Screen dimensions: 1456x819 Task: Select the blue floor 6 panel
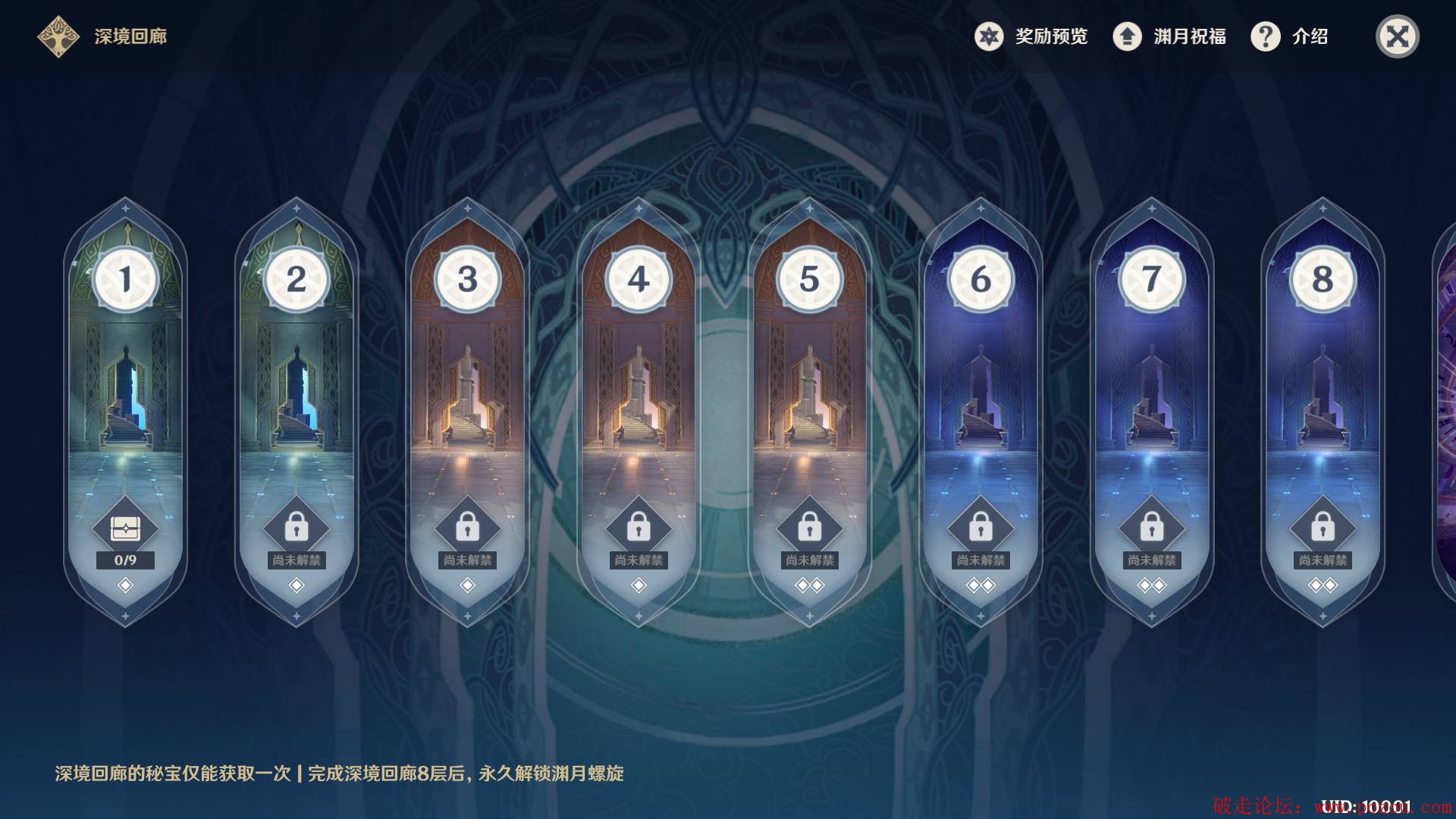point(981,394)
